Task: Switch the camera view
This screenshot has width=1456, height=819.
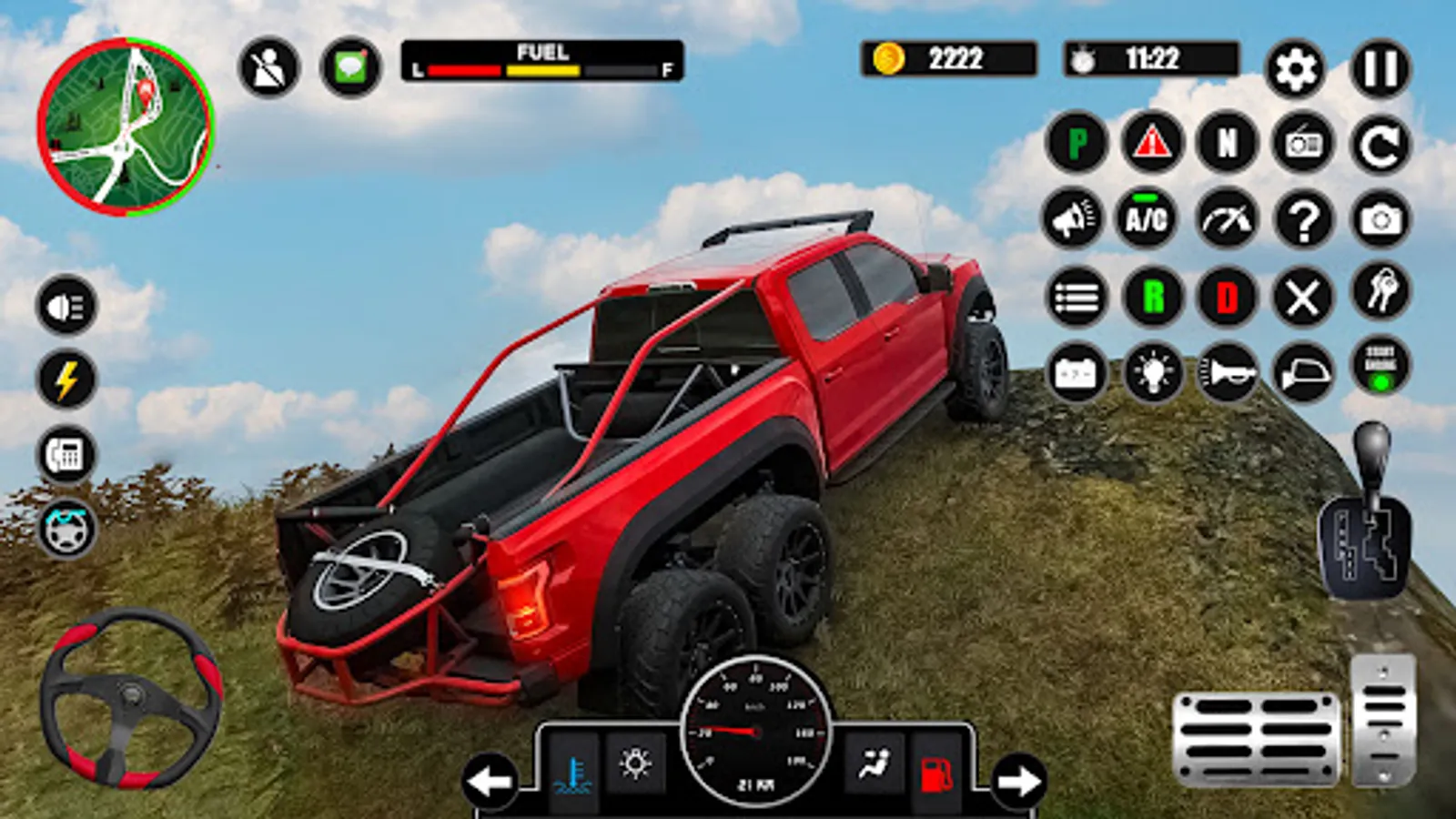Action: tap(1380, 219)
